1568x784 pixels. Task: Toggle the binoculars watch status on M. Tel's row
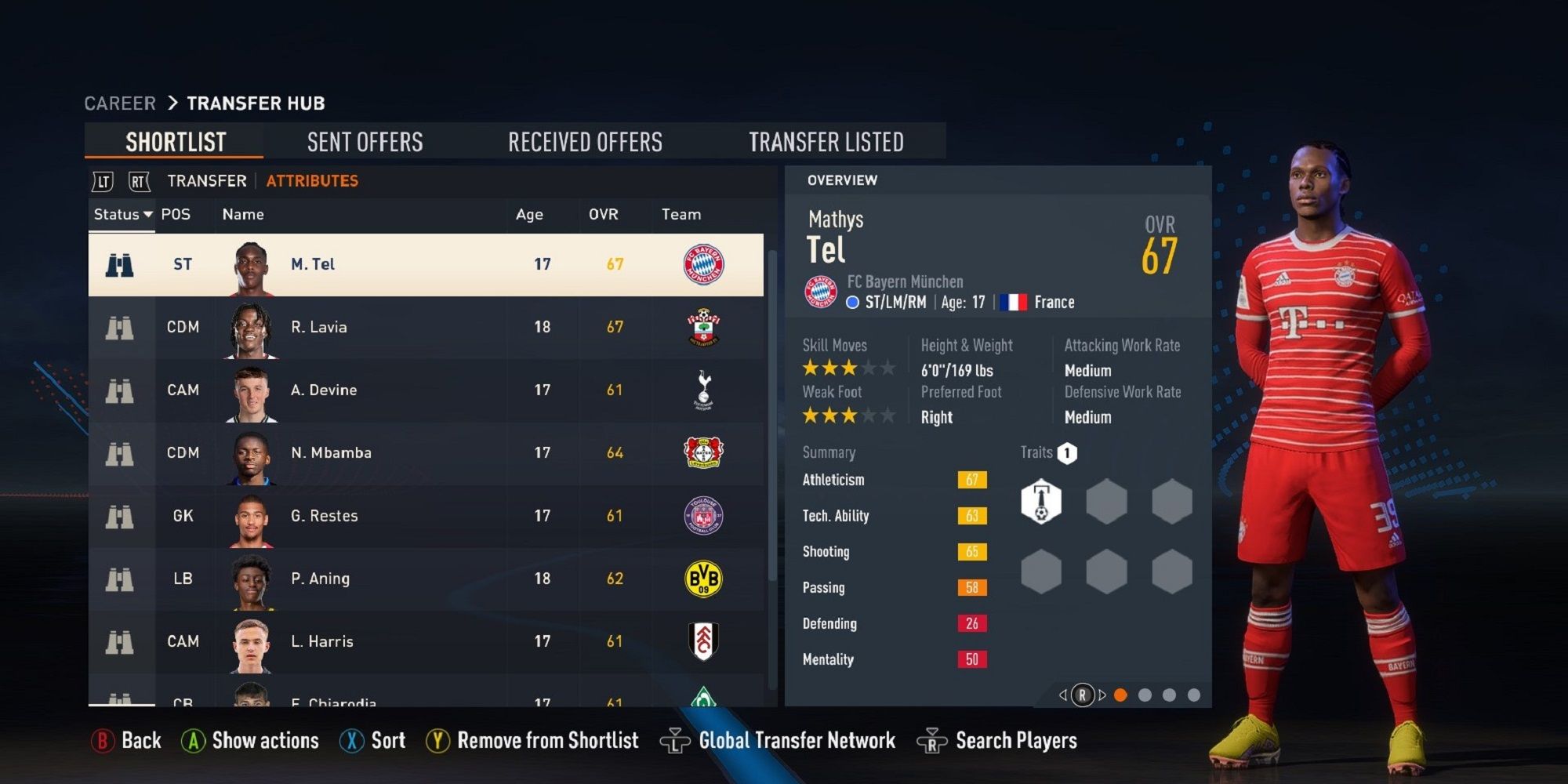(x=122, y=264)
